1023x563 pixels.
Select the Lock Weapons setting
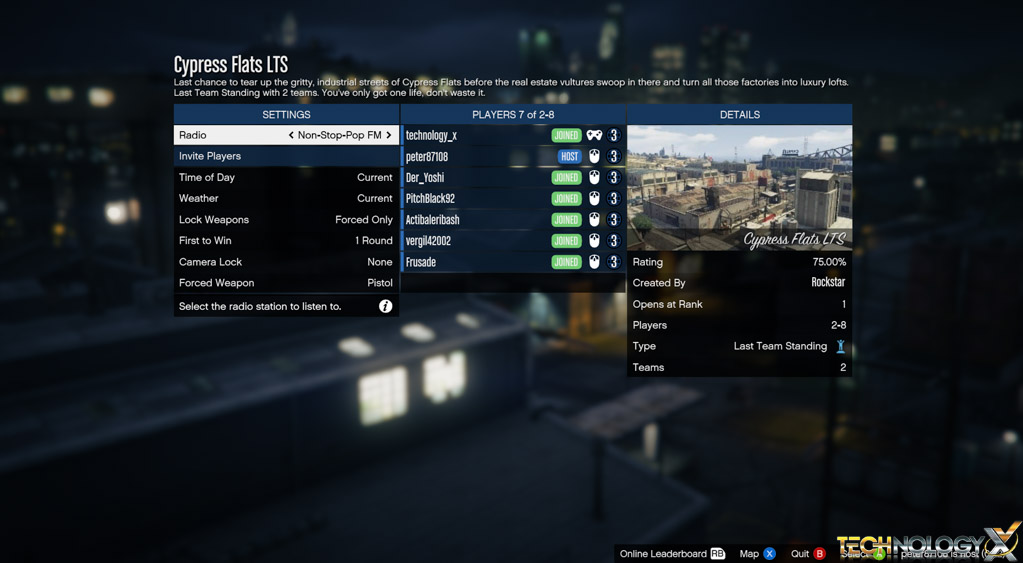pos(286,220)
